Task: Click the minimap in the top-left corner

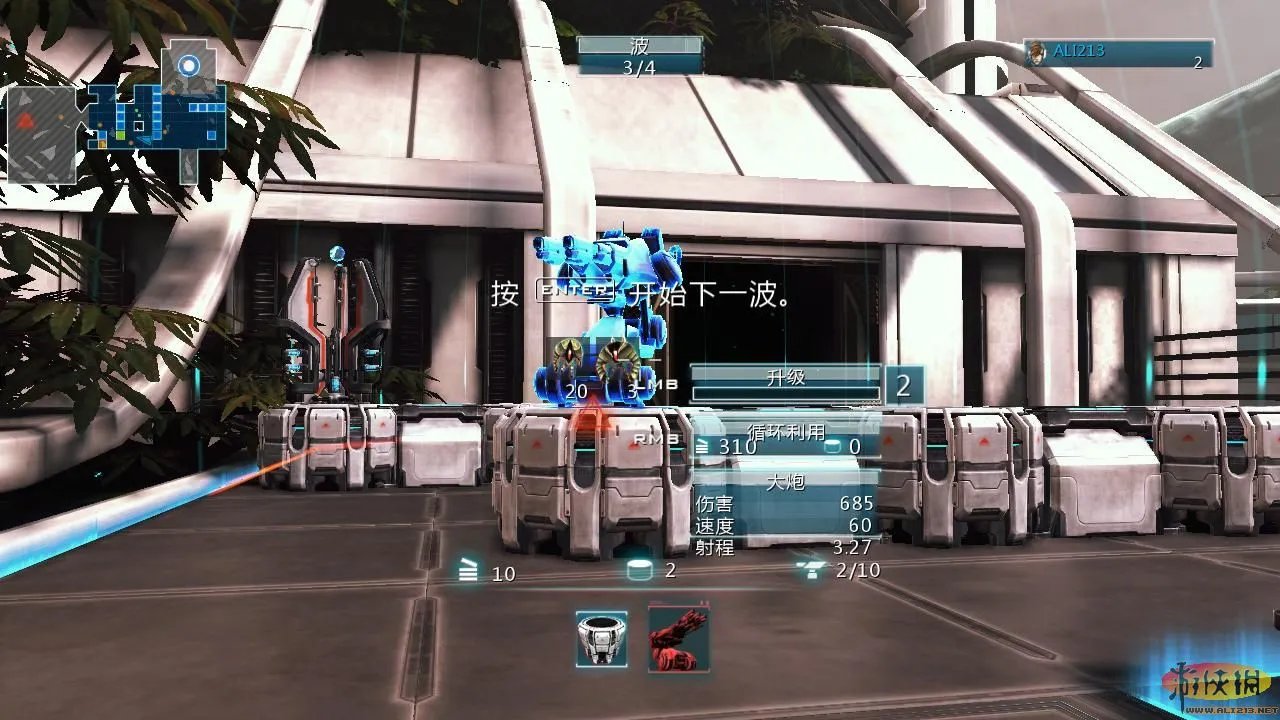Action: pyautogui.click(x=118, y=113)
